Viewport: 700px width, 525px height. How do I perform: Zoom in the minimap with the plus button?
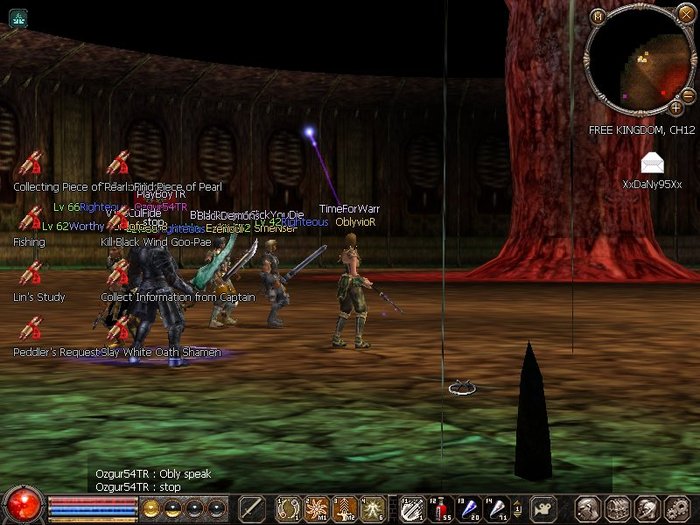coord(676,107)
